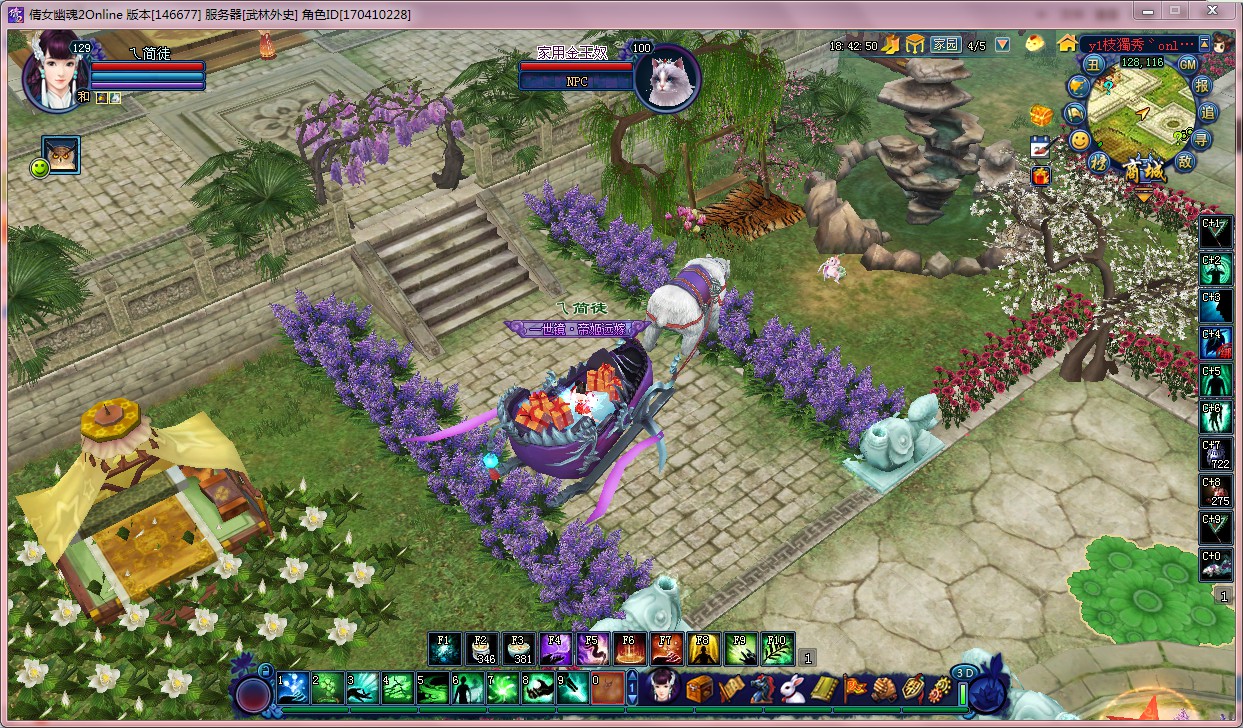Viewport: 1243px width, 728px height.
Task: Open the white rabbit pet menu
Action: (793, 688)
